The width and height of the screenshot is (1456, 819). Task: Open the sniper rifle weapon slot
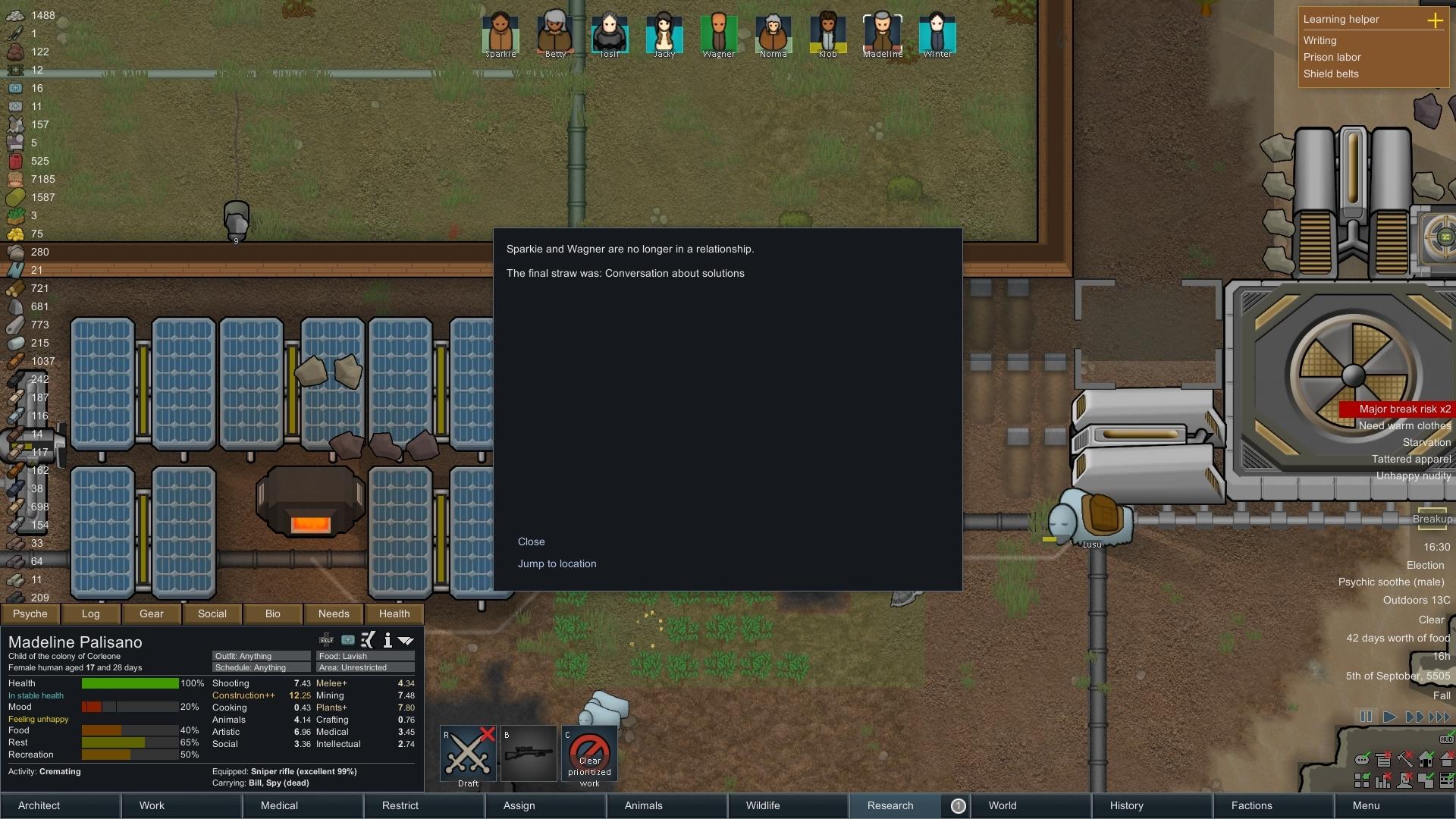click(529, 754)
